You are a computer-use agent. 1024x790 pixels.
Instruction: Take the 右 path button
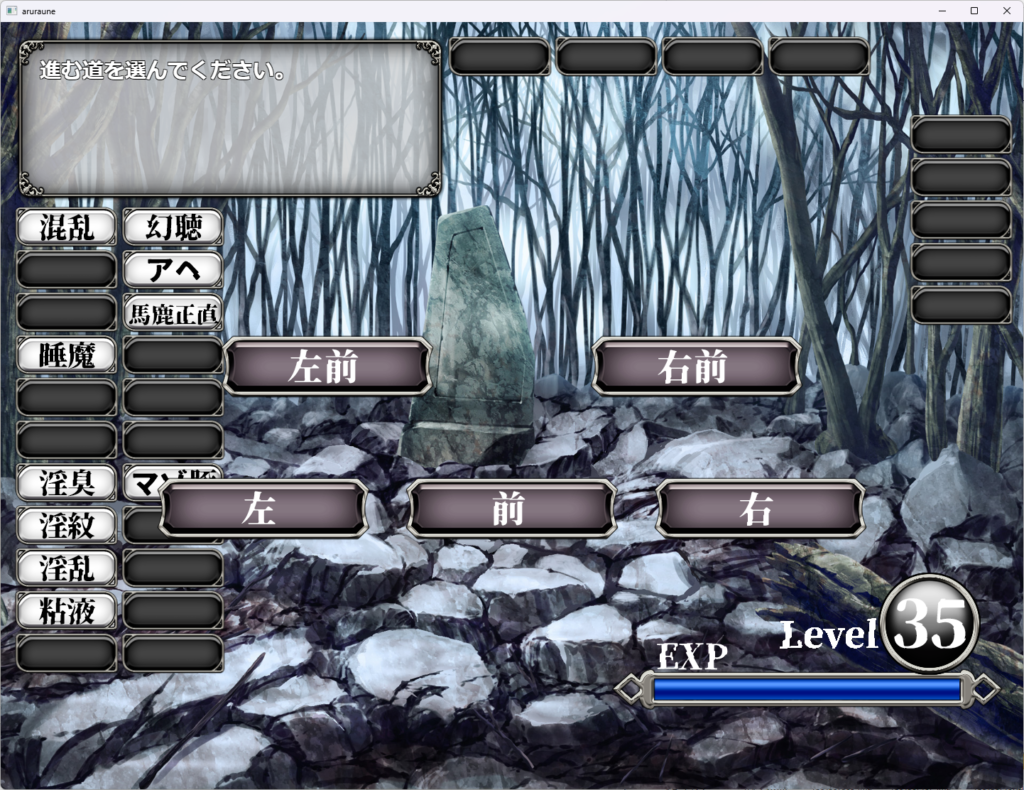click(x=759, y=509)
